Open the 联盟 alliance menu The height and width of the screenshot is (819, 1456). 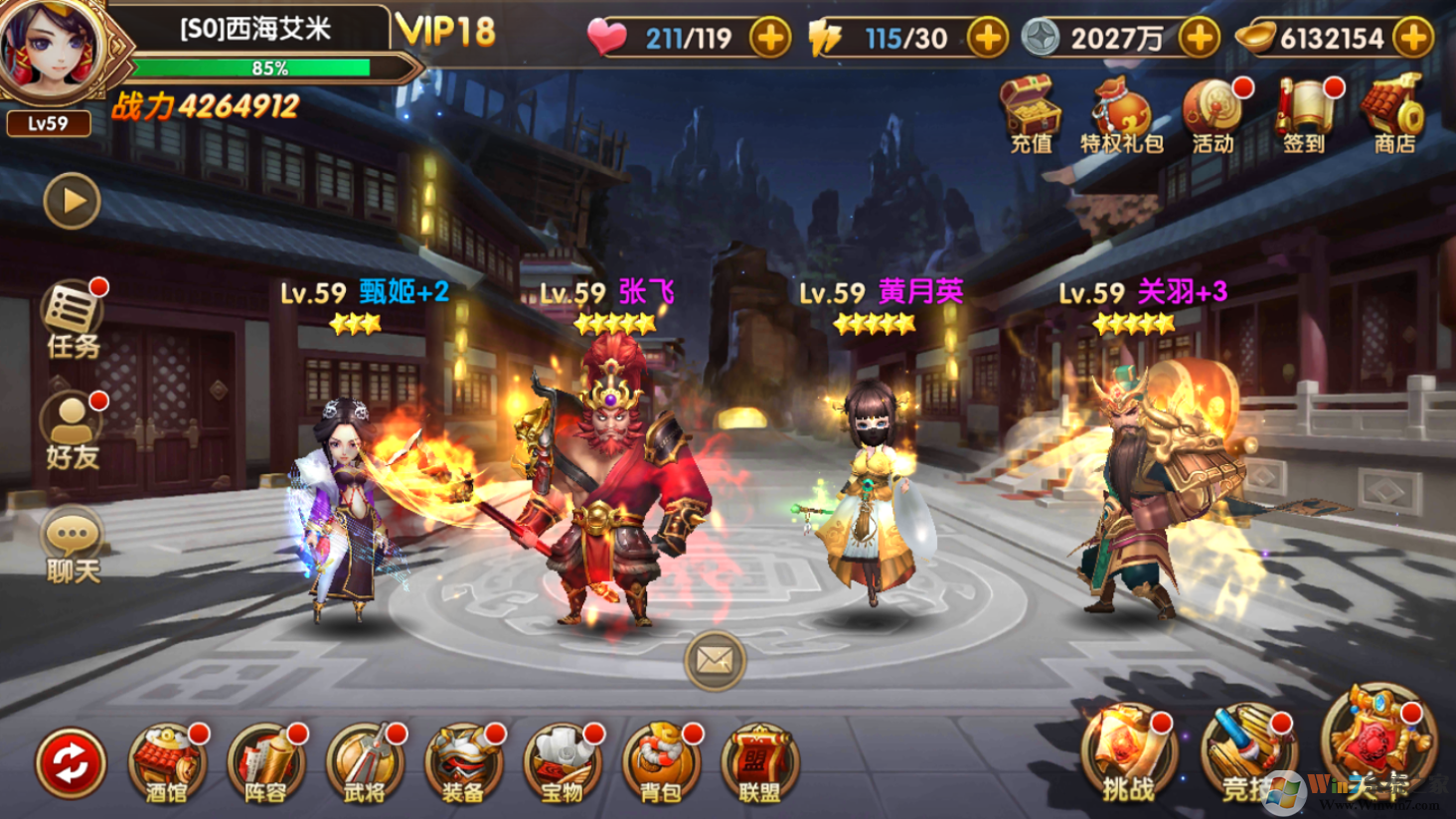(x=759, y=762)
